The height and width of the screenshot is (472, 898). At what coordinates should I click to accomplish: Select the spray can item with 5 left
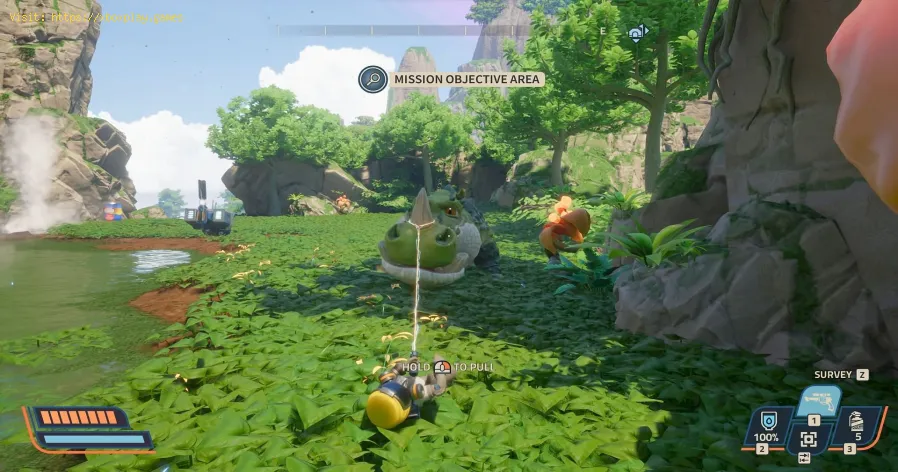(x=857, y=422)
